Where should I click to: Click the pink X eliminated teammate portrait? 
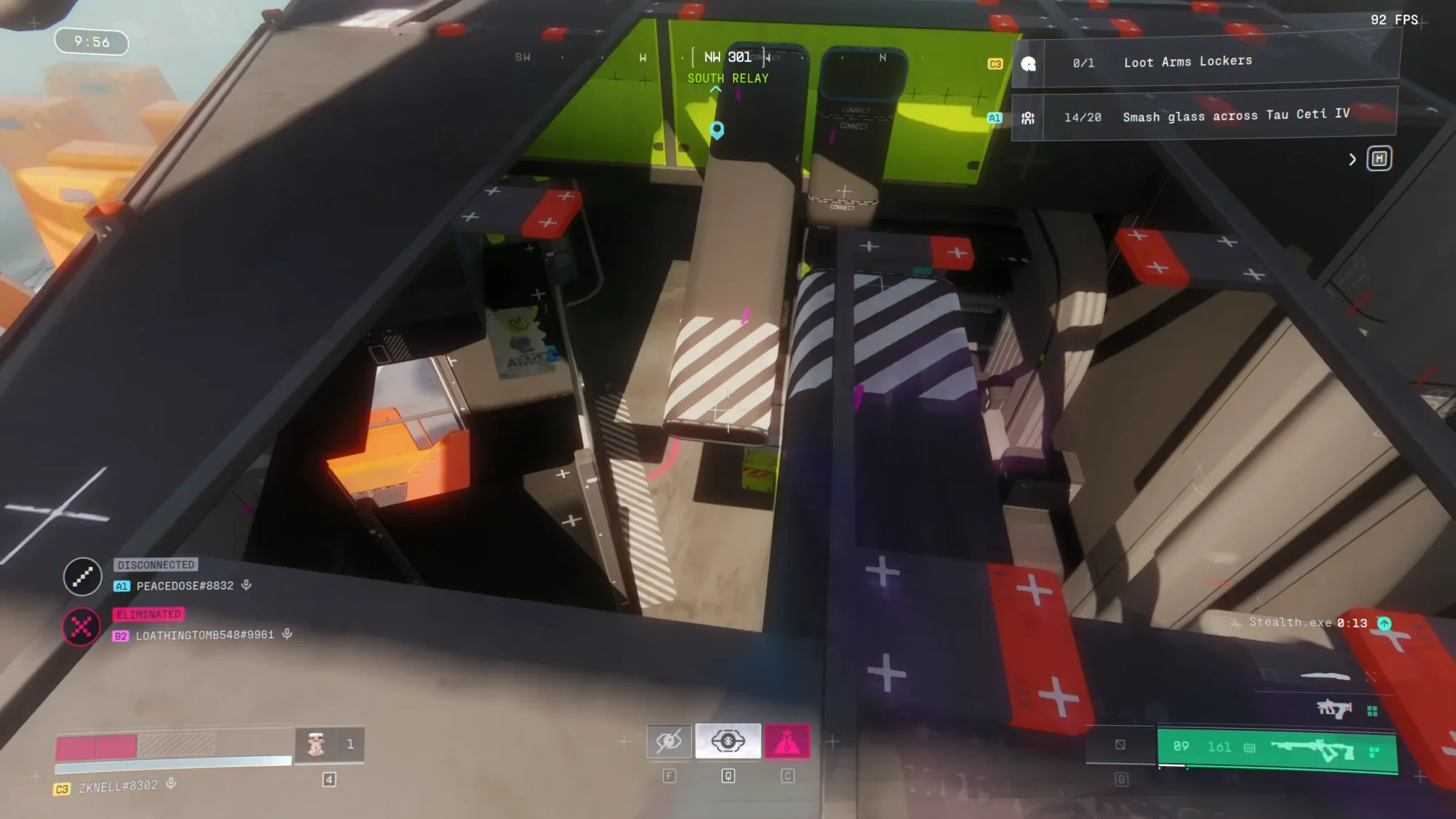82,626
